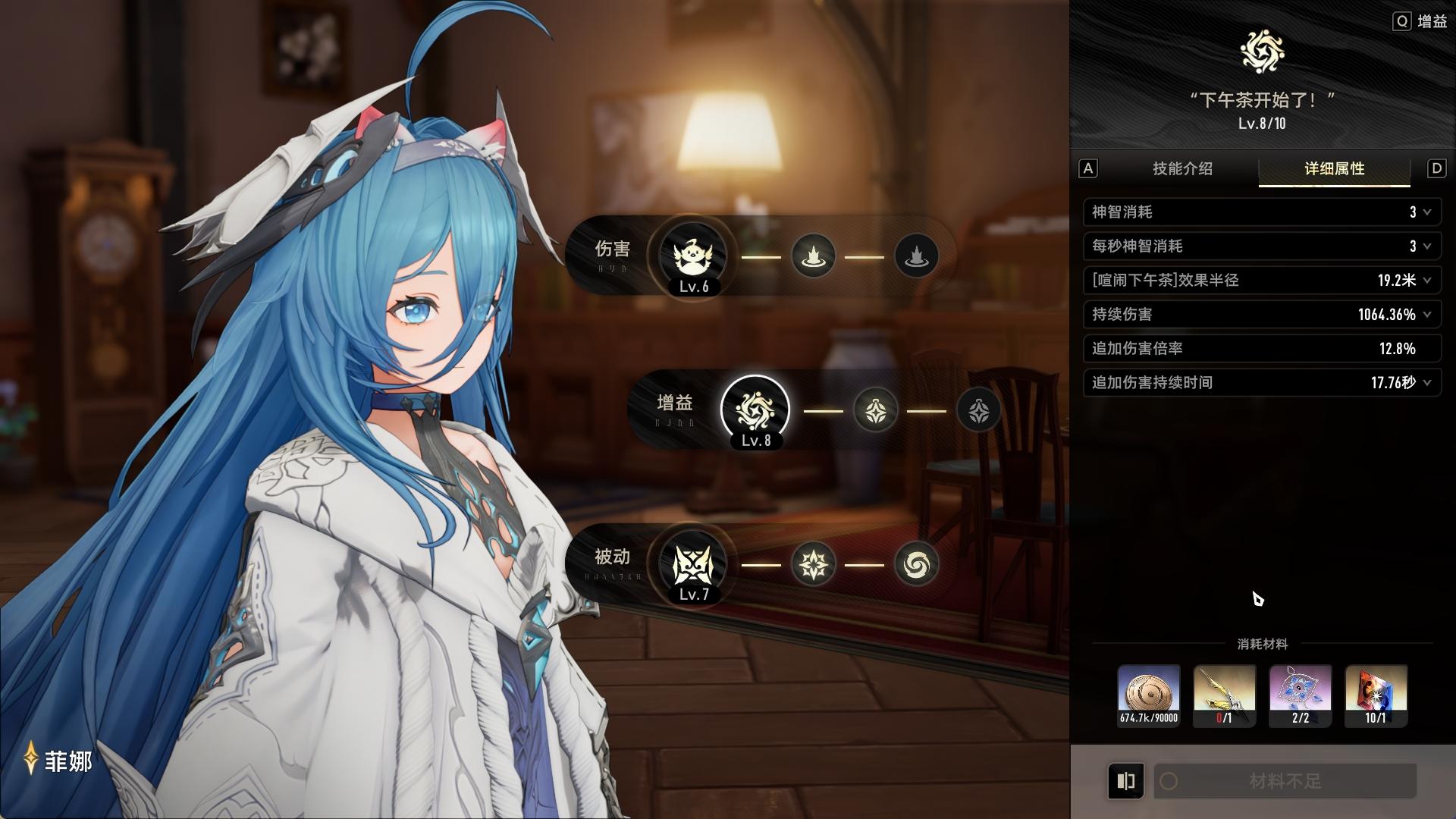This screenshot has height=819, width=1456.
Task: Select the 增益 skill icon at Lv.8
Action: click(x=755, y=410)
